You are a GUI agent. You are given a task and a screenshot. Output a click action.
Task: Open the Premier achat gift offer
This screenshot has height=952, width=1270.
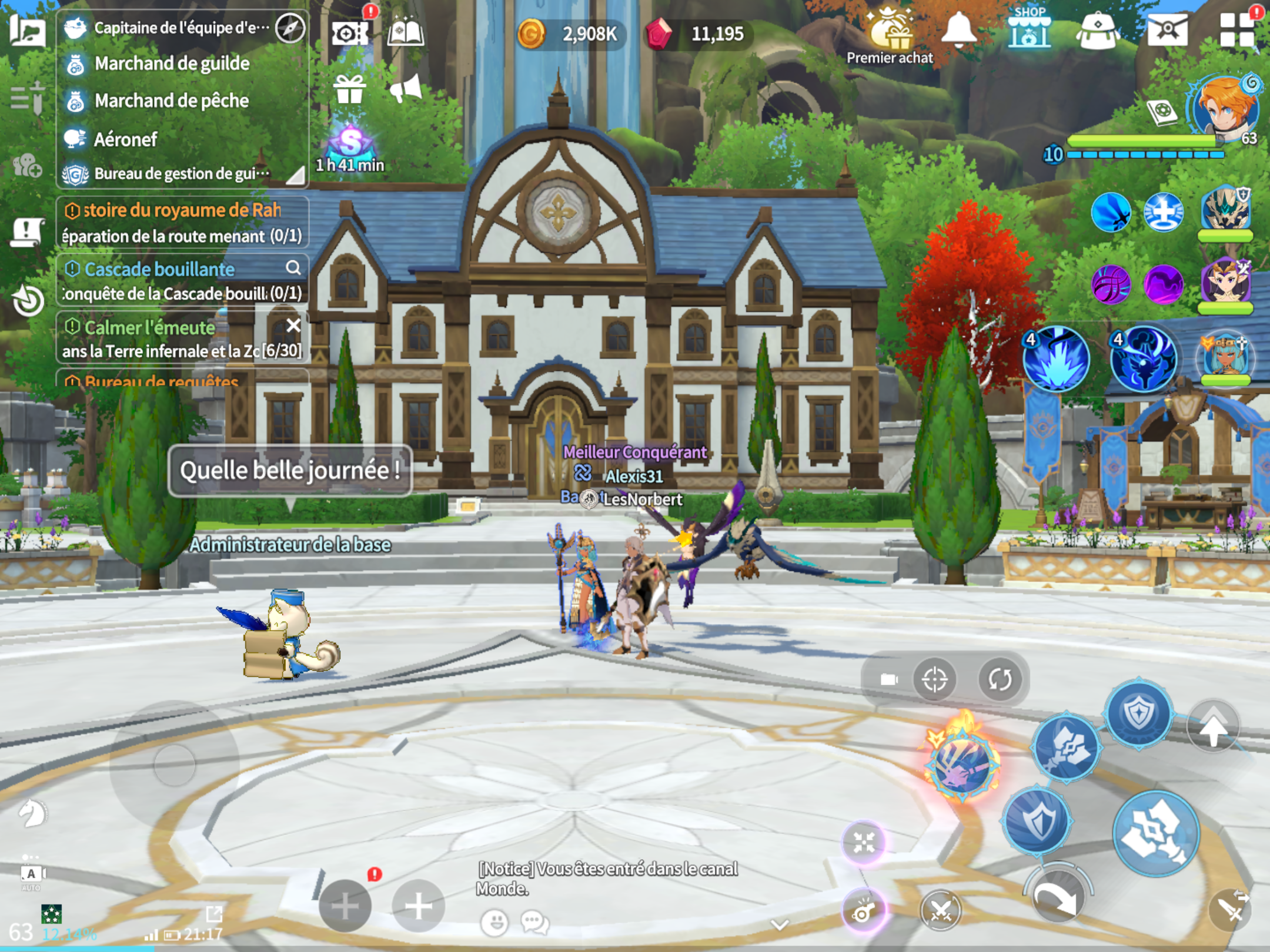(890, 36)
